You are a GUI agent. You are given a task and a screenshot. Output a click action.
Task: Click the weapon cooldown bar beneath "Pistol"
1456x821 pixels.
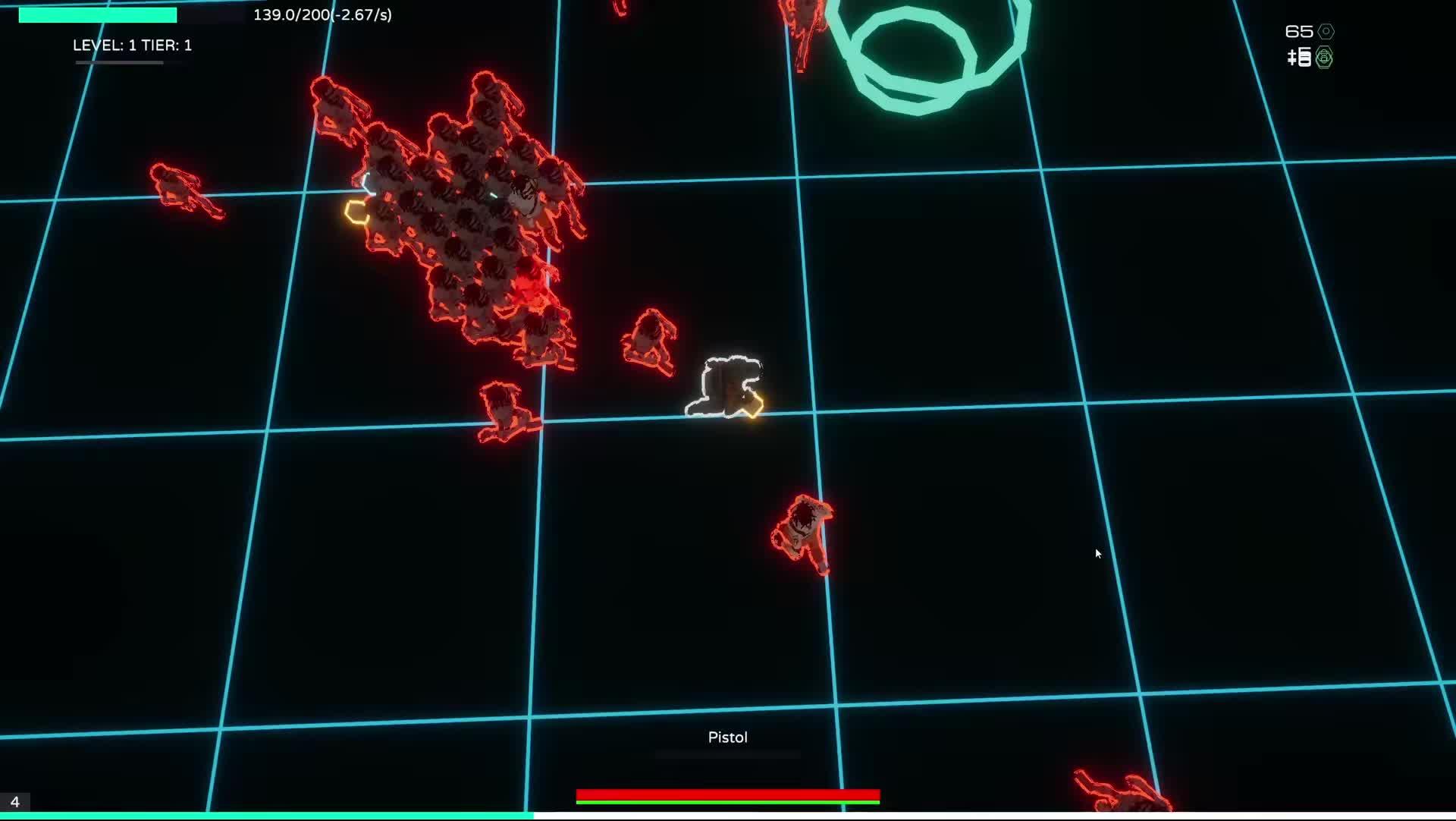(726, 753)
